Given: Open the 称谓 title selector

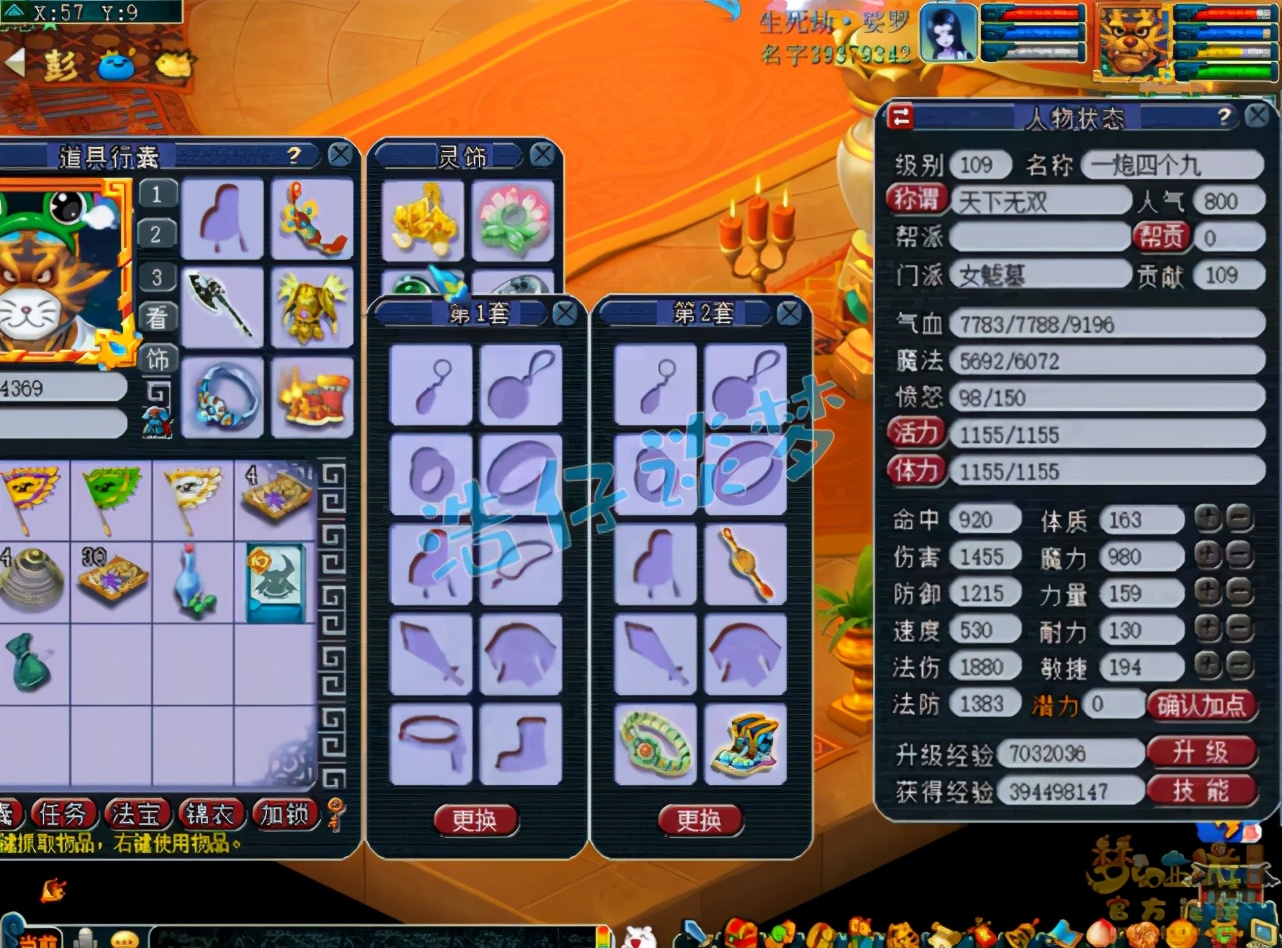Looking at the screenshot, I should pos(916,200).
